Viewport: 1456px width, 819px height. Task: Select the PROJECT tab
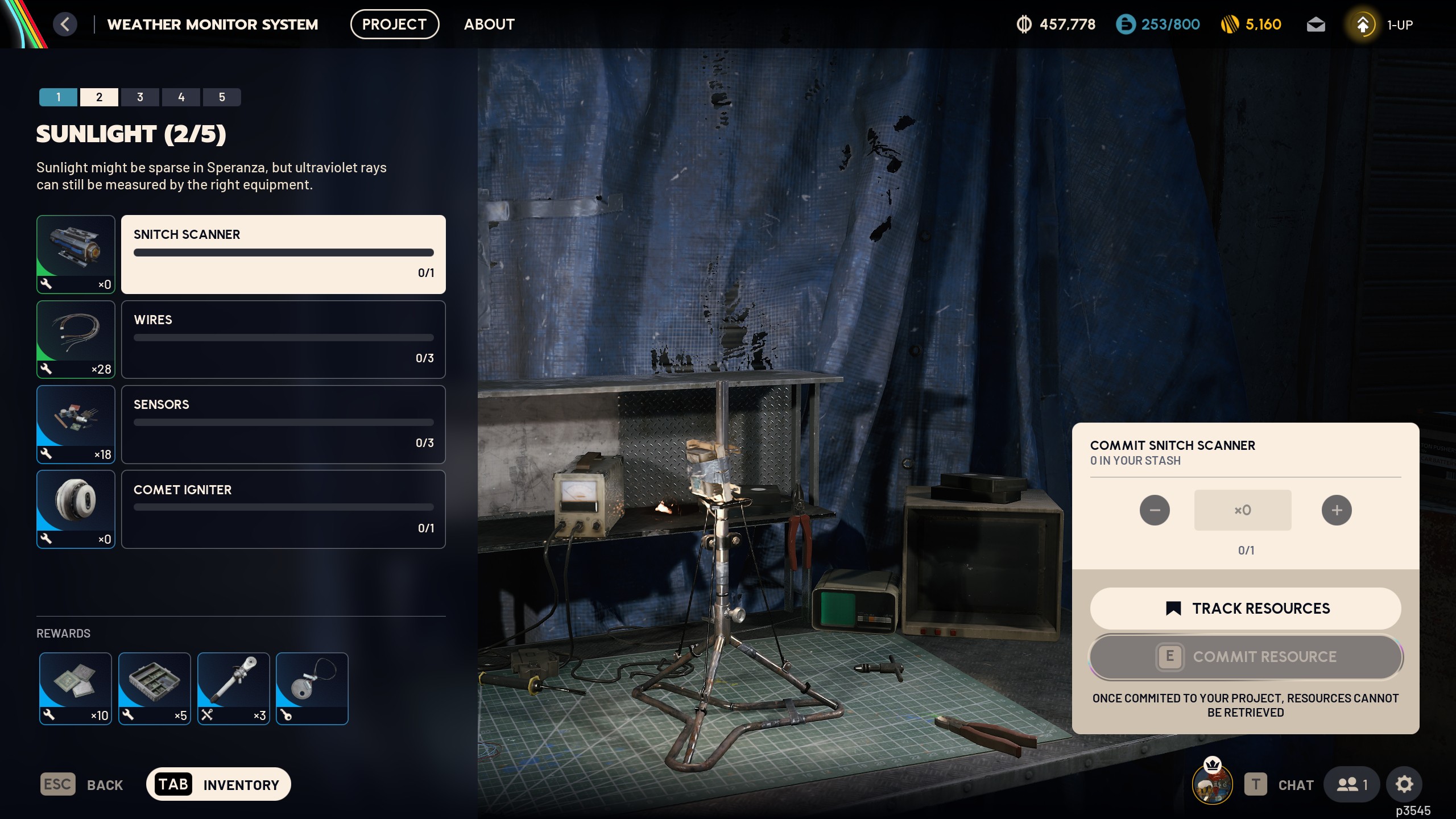click(395, 24)
